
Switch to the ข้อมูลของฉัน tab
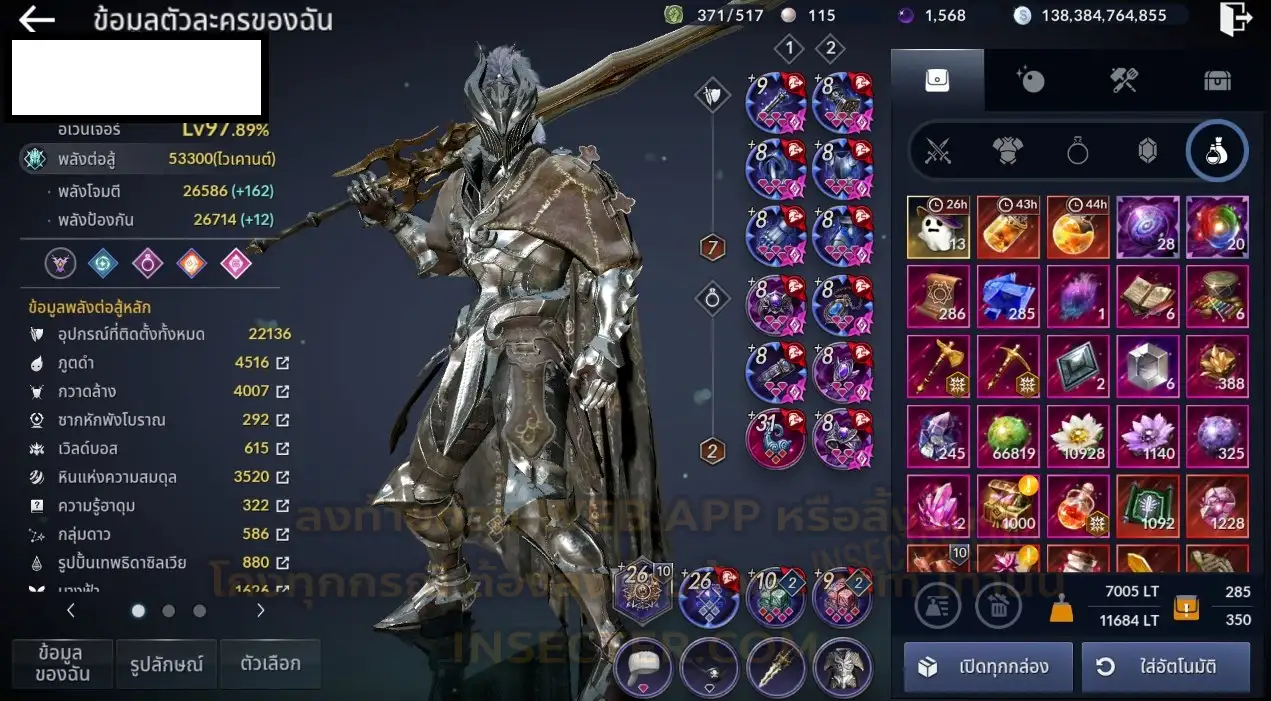(62, 664)
